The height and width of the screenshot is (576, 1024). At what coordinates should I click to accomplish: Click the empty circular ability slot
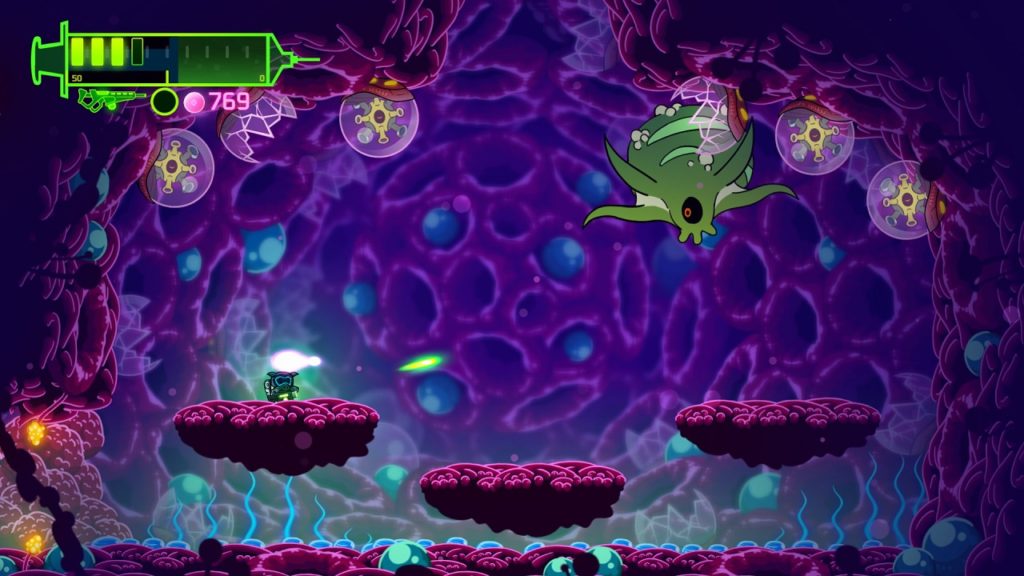tap(164, 101)
